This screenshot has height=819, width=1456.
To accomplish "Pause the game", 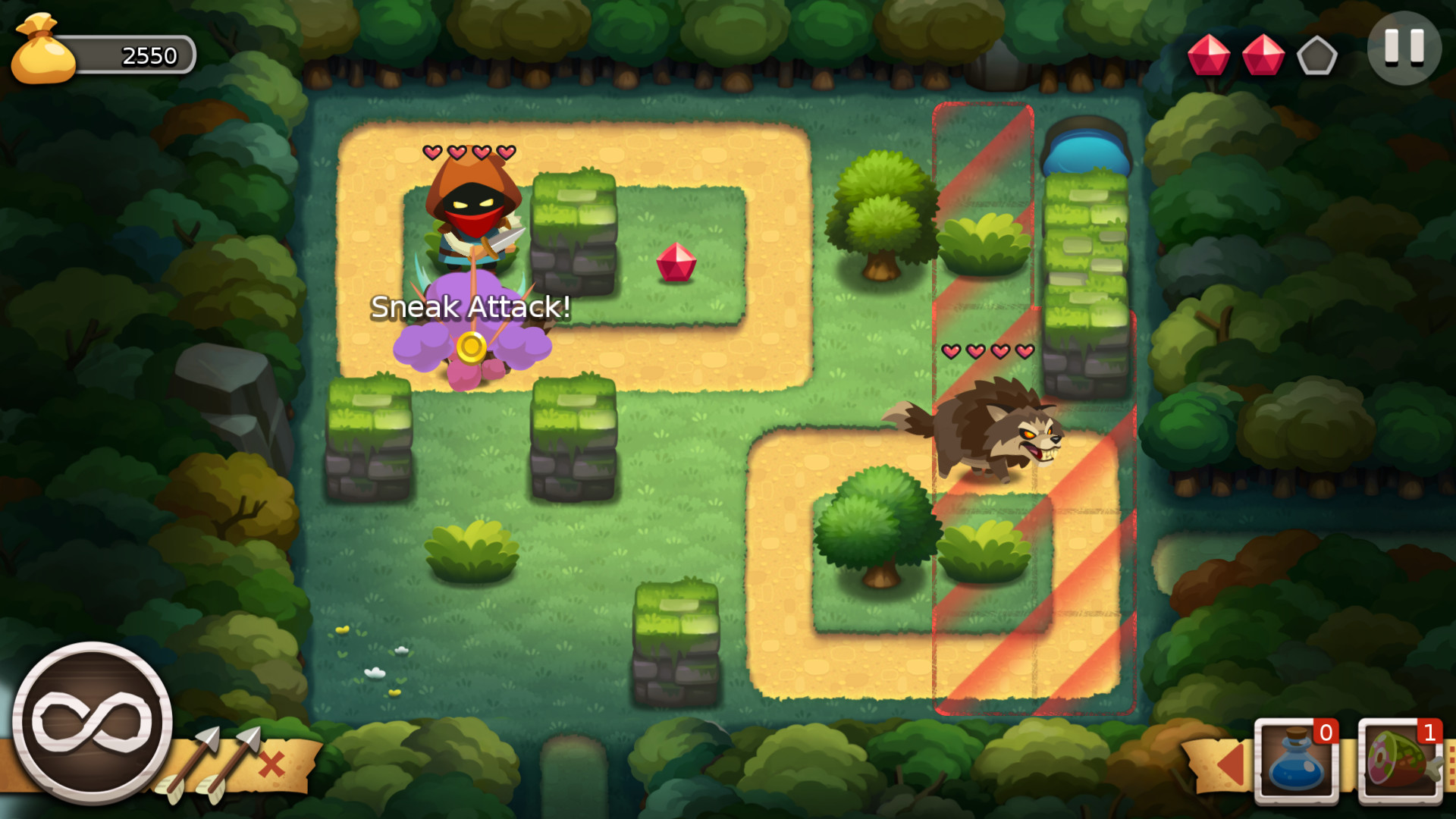I will [1404, 50].
